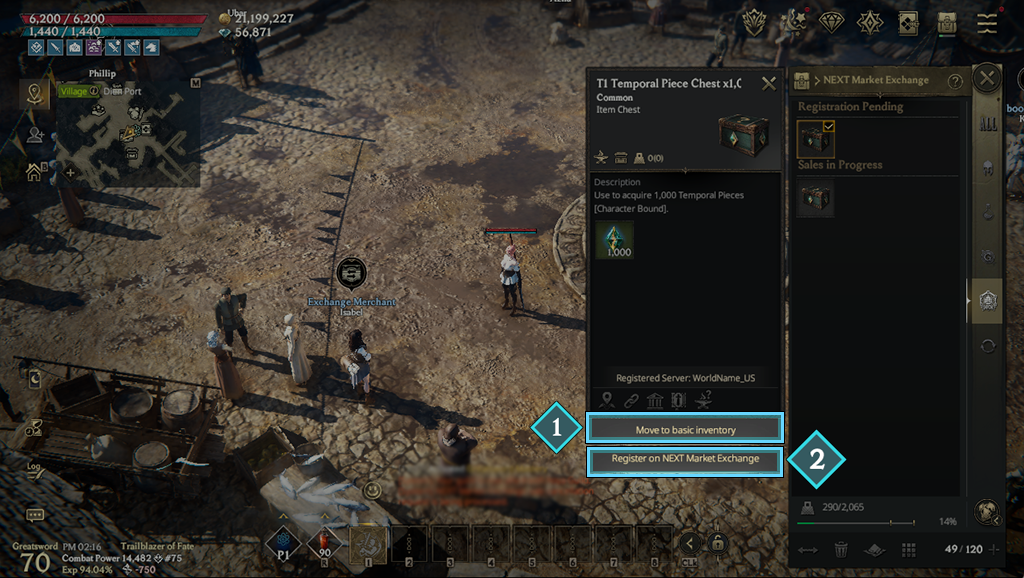Expand inventory with the plus beside 49/120
Image resolution: width=1024 pixels, height=578 pixels.
click(993, 549)
